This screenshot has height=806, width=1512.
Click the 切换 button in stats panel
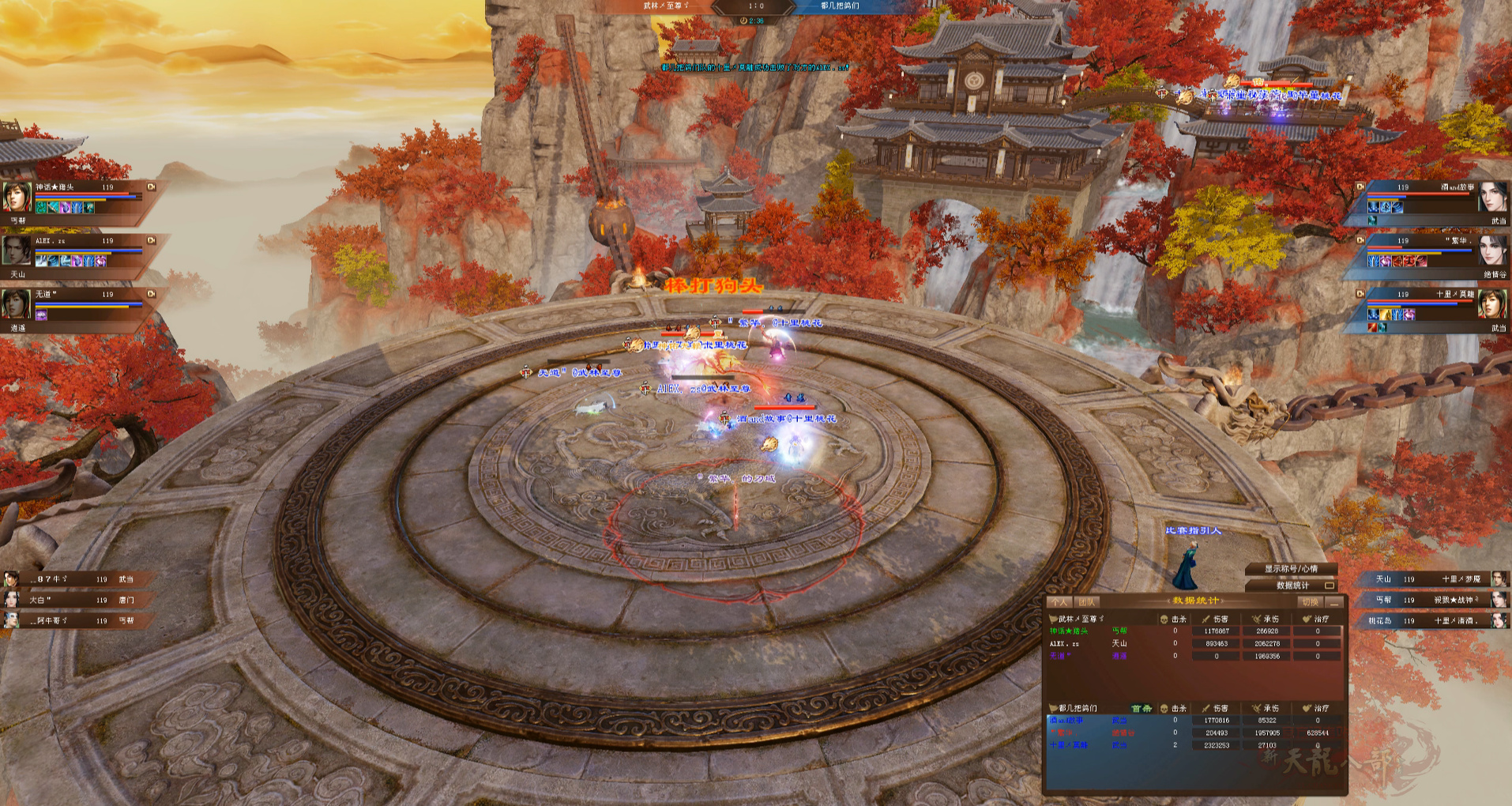click(1310, 602)
